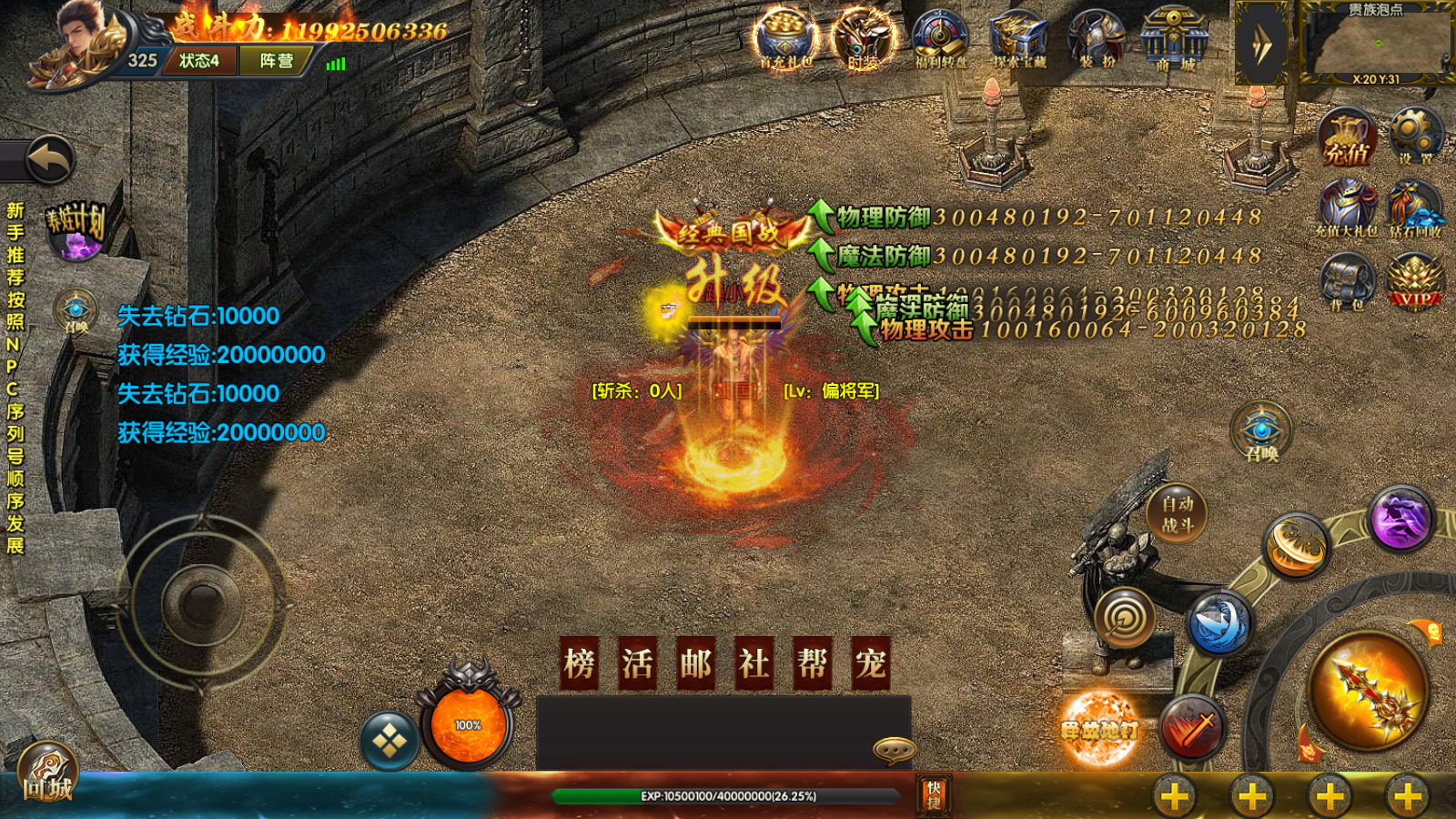The width and height of the screenshot is (1456, 819).
Task: Open the 钻石回收 diamond recycle icon
Action: point(1415,208)
